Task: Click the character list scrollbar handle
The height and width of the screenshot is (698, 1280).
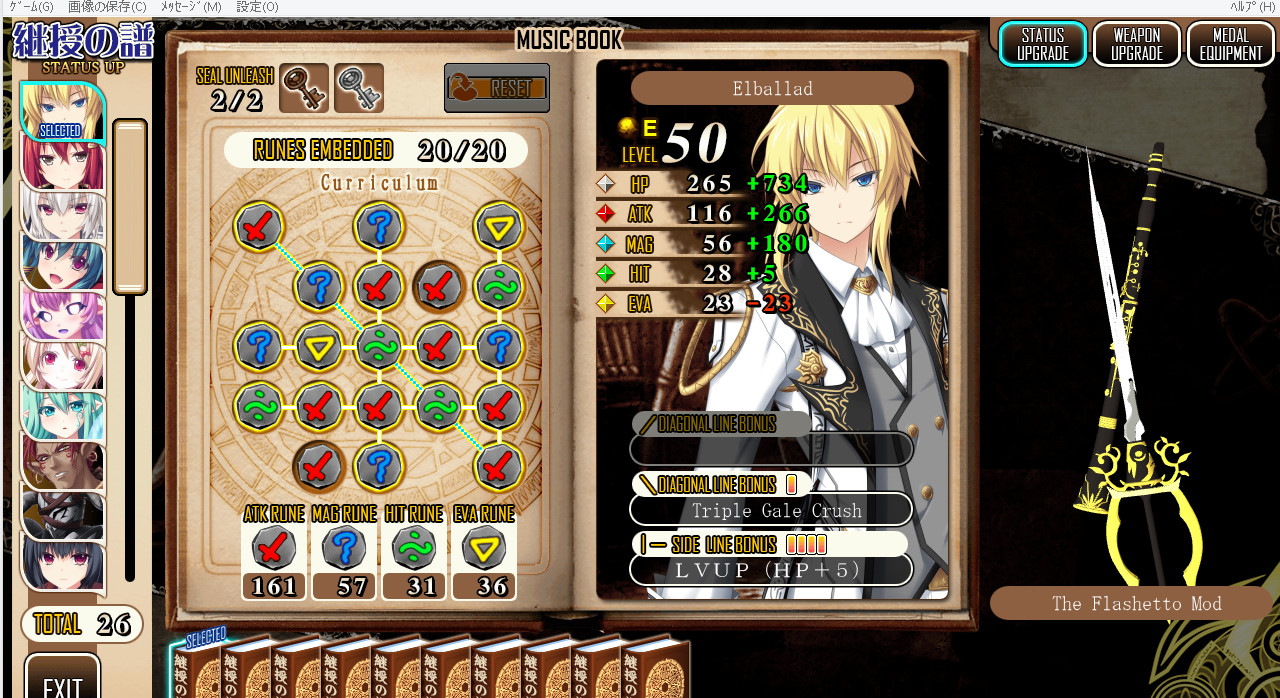Action: (130, 207)
